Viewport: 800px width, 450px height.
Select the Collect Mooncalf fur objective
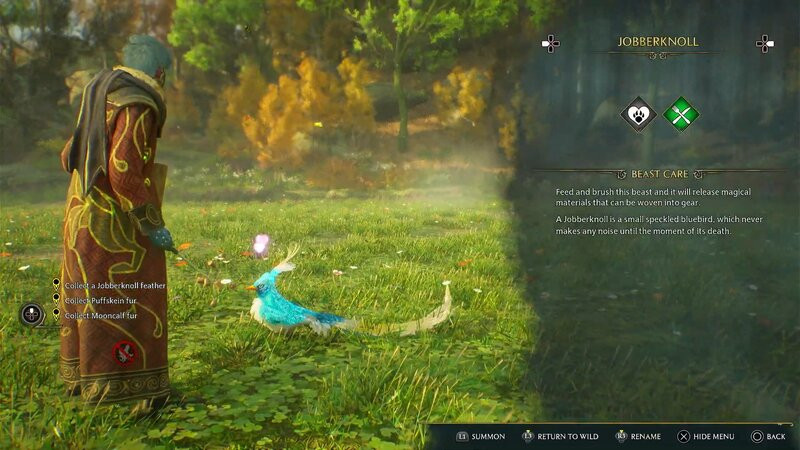coord(100,315)
